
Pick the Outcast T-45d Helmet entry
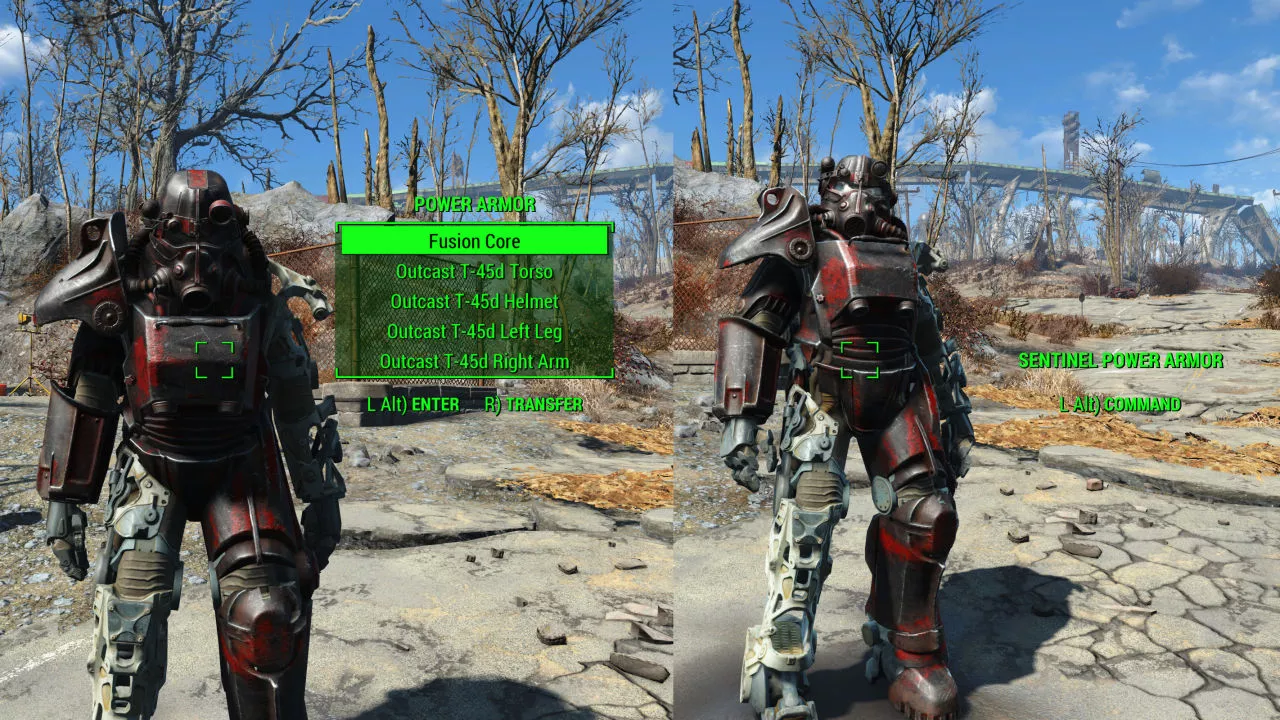474,302
